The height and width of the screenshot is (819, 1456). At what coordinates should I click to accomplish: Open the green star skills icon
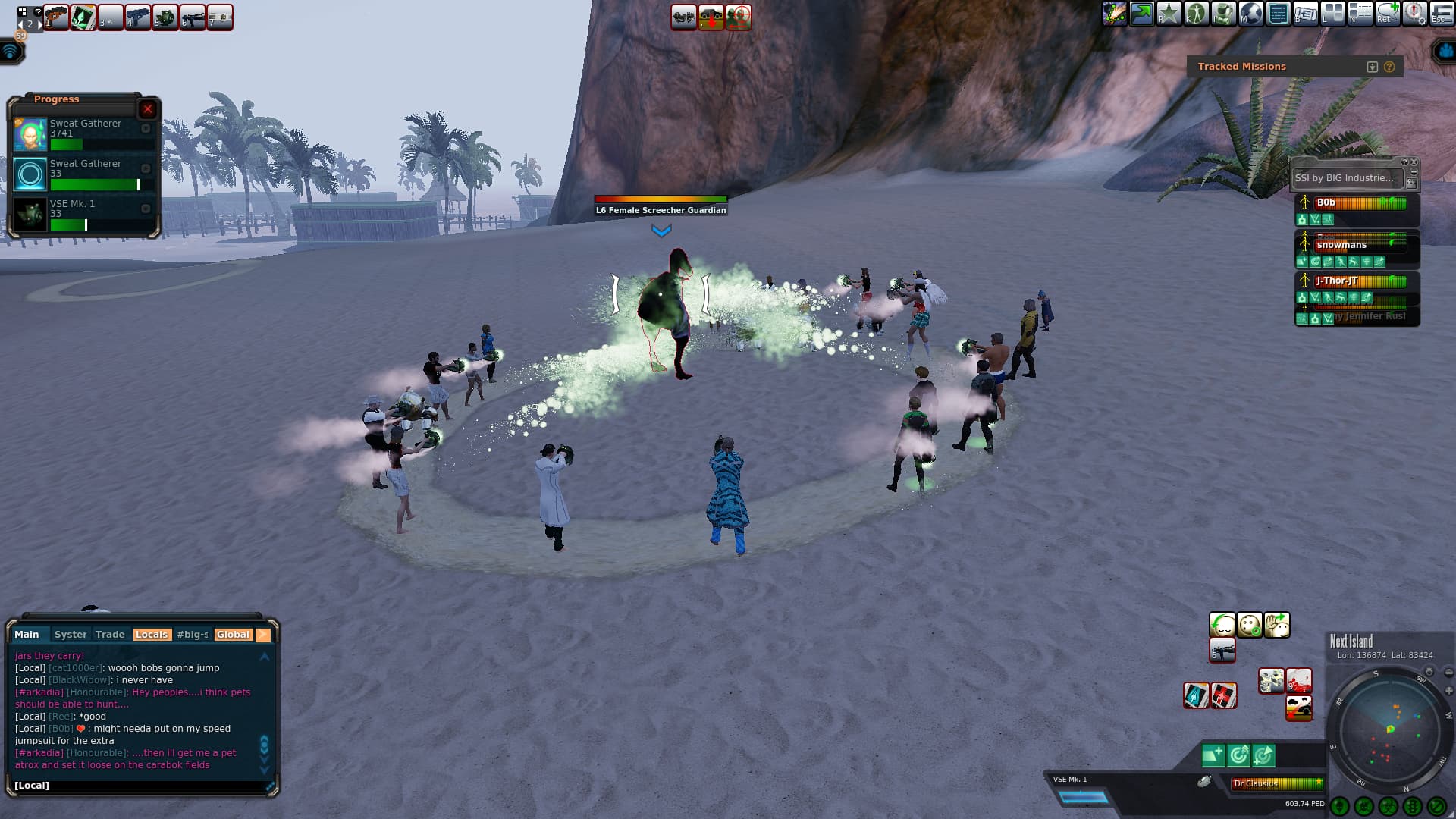pyautogui.click(x=1169, y=14)
